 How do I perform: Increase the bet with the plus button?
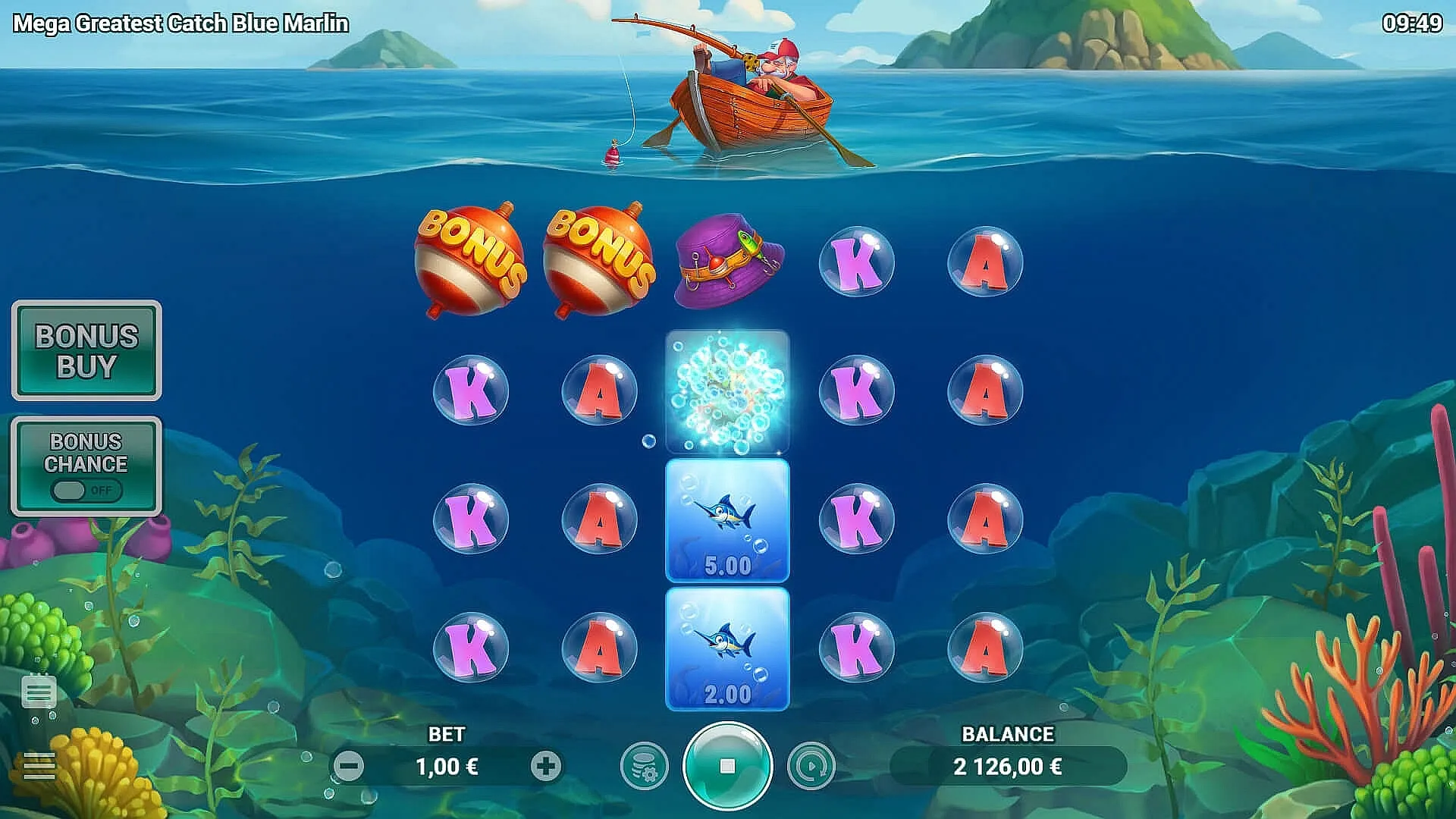pos(544,766)
